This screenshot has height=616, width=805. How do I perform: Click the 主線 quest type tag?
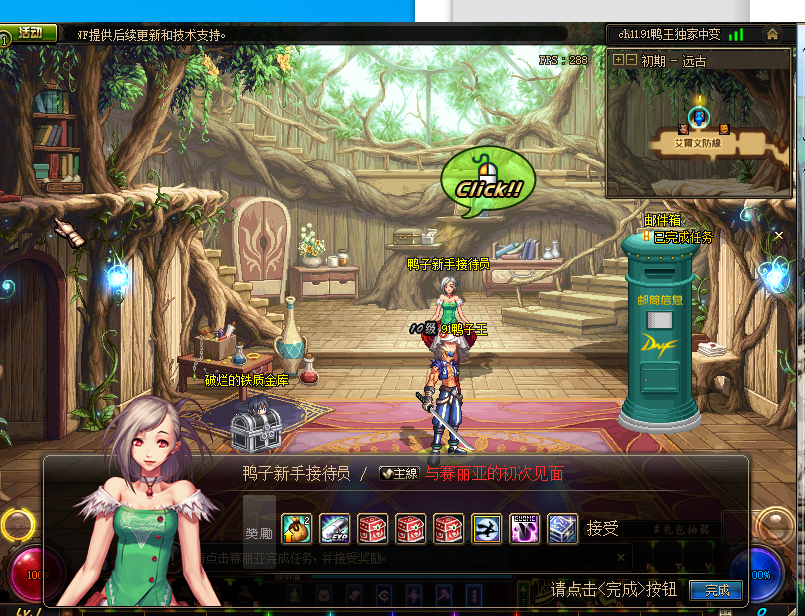399,474
